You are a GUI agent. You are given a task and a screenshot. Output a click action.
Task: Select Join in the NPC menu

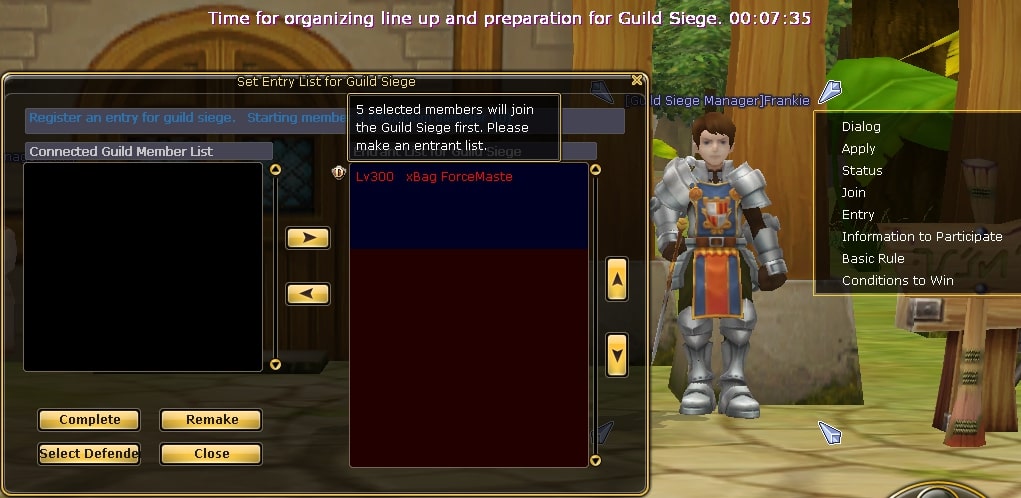(853, 193)
